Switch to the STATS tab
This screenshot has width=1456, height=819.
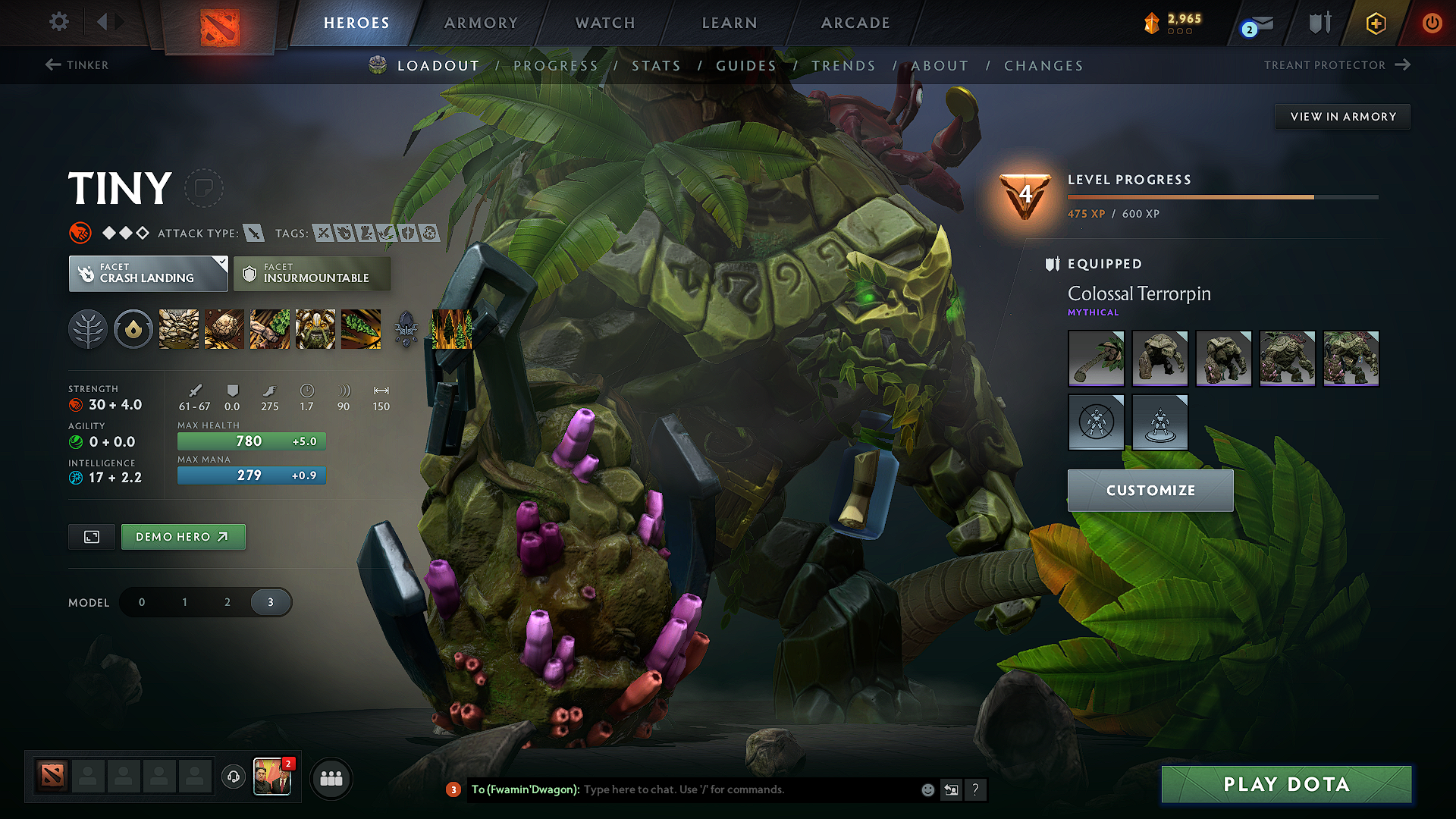click(x=657, y=65)
